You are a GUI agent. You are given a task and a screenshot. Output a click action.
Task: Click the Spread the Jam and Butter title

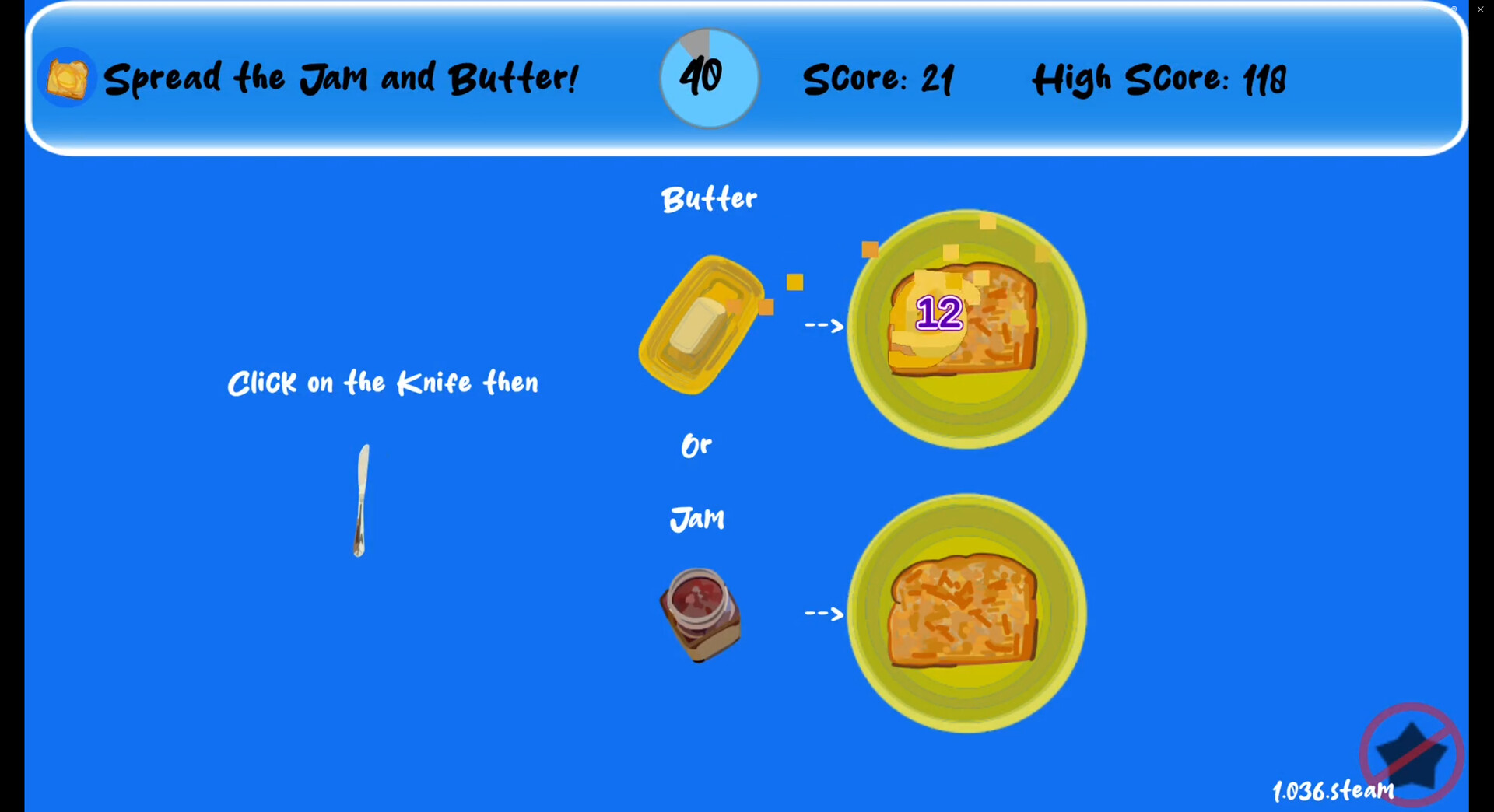pyautogui.click(x=342, y=77)
